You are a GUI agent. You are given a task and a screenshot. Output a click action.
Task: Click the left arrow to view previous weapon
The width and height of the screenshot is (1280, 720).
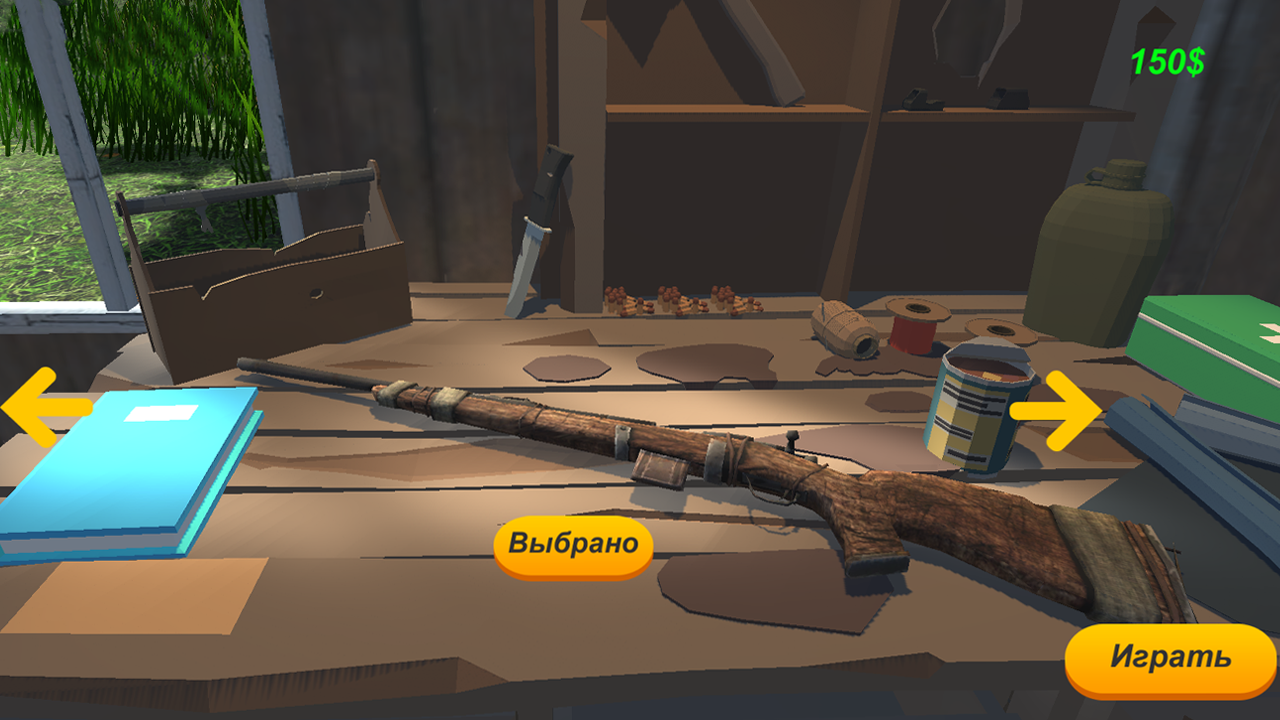(42, 408)
